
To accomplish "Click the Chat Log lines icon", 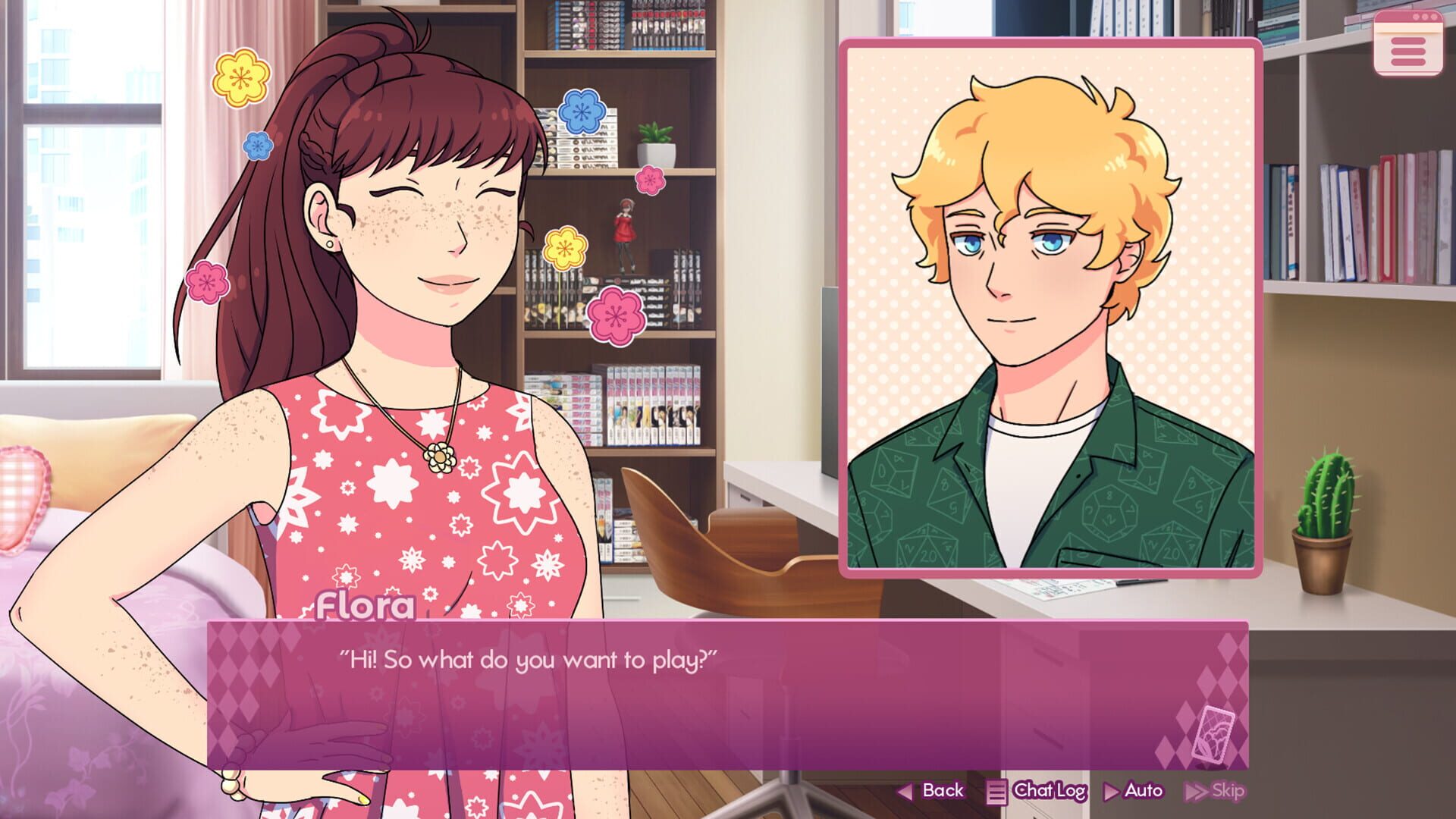I will click(997, 790).
